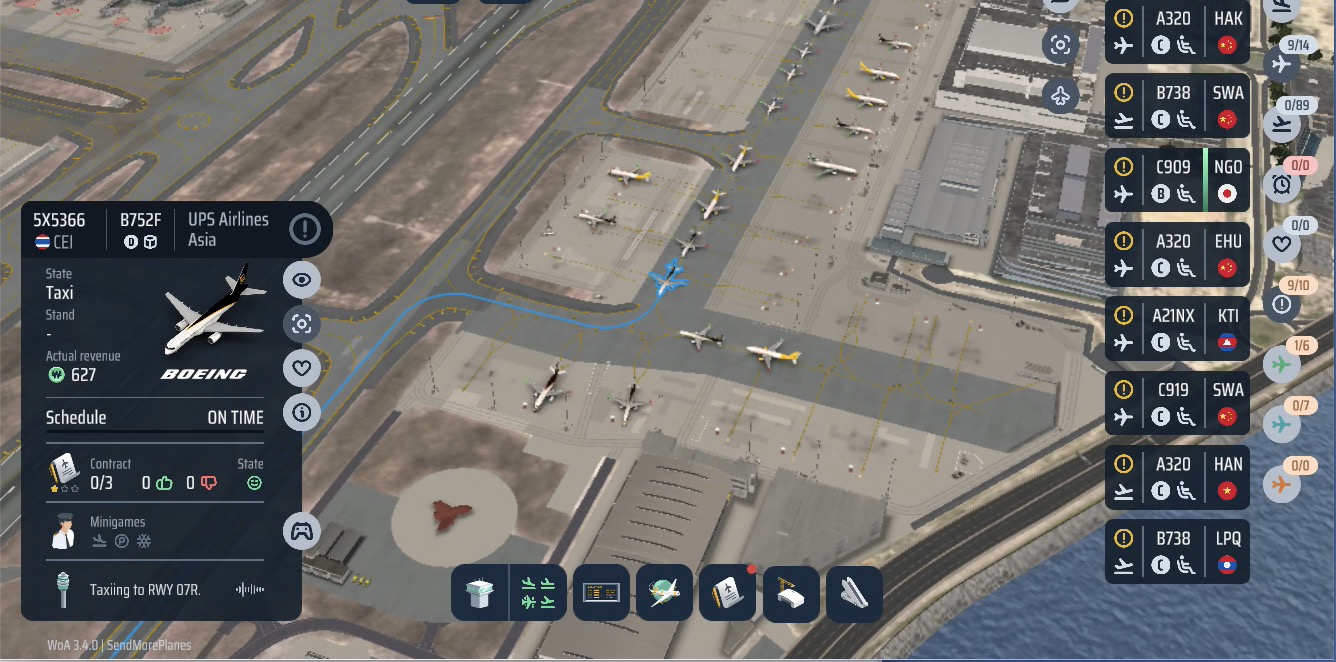Click the alert icon in the 5X5366 header
The image size is (1336, 662).
coord(305,229)
